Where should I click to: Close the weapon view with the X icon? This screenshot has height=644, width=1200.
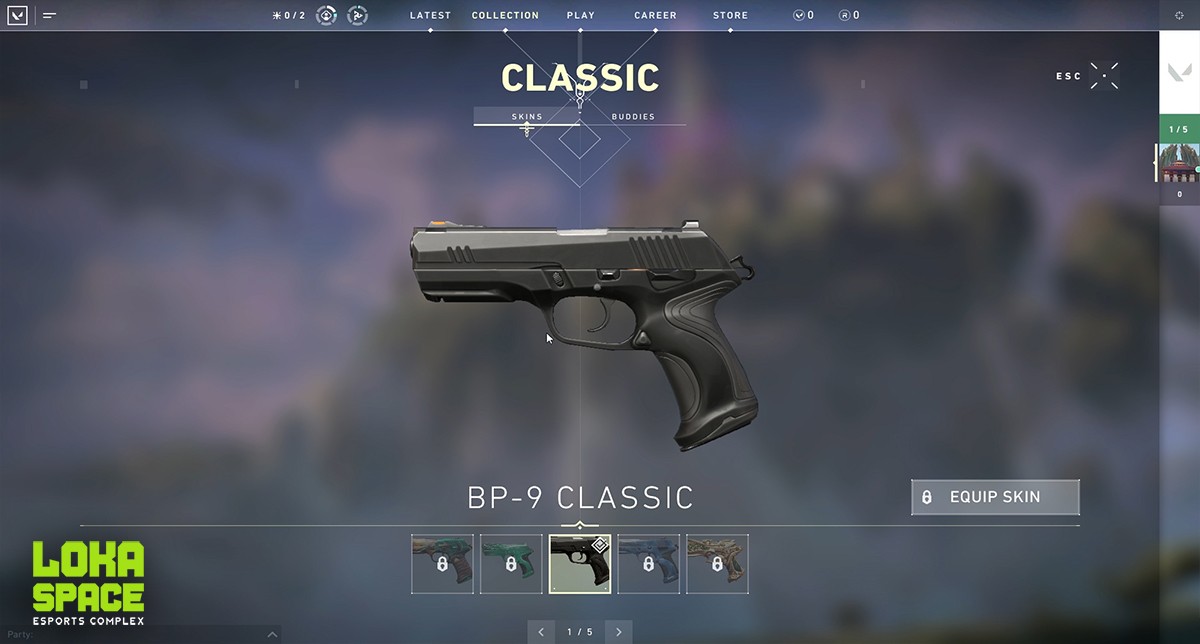tap(1104, 76)
